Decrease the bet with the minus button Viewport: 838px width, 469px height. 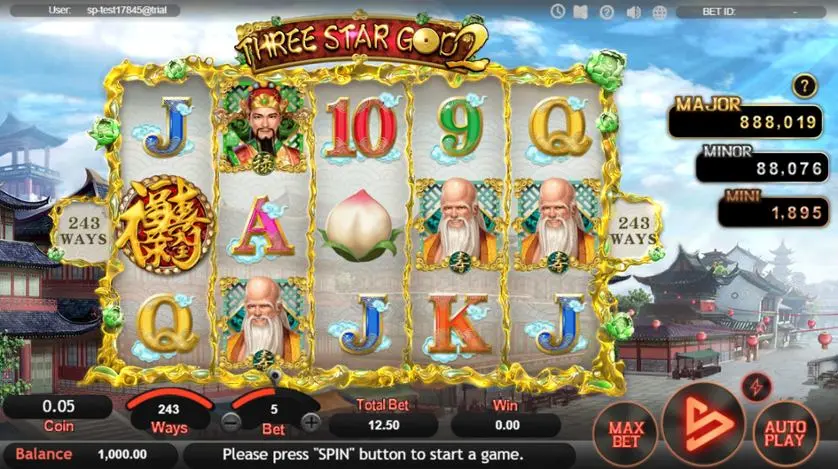pos(231,422)
